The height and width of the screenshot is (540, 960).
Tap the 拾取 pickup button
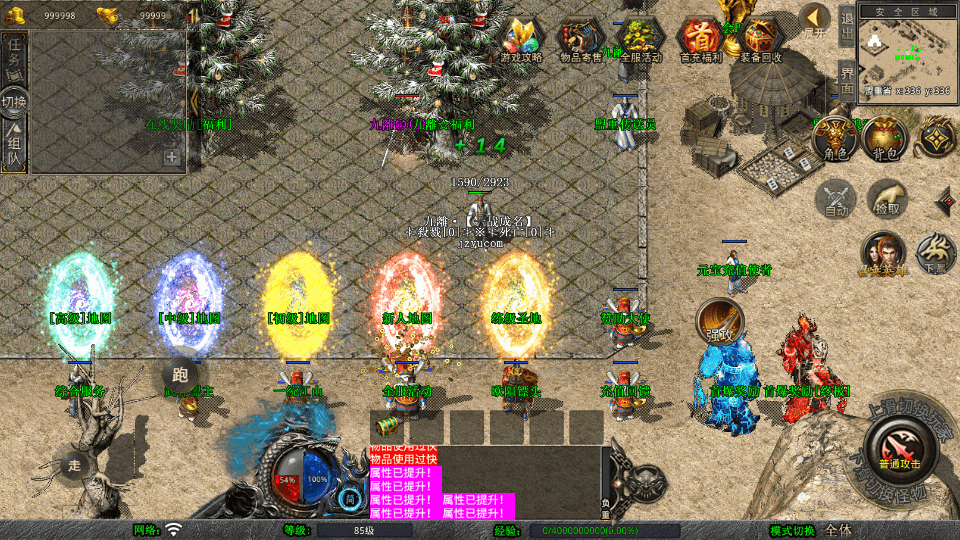click(x=887, y=199)
